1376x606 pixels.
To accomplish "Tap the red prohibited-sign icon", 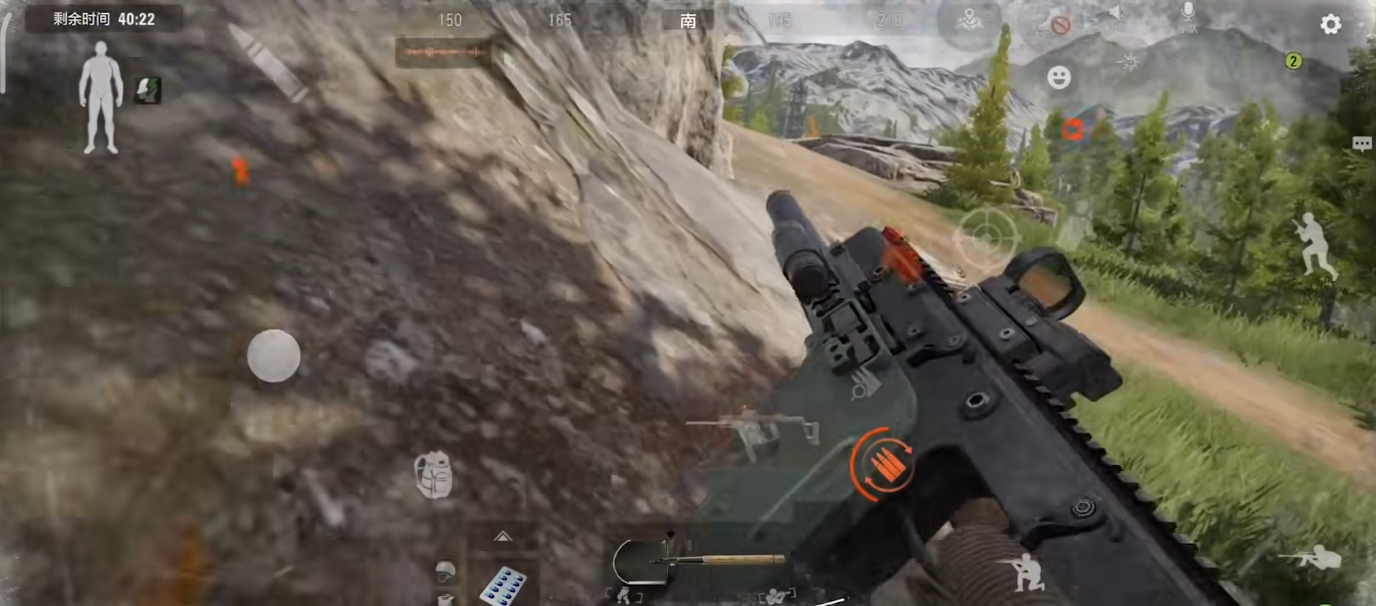I will 1060,25.
